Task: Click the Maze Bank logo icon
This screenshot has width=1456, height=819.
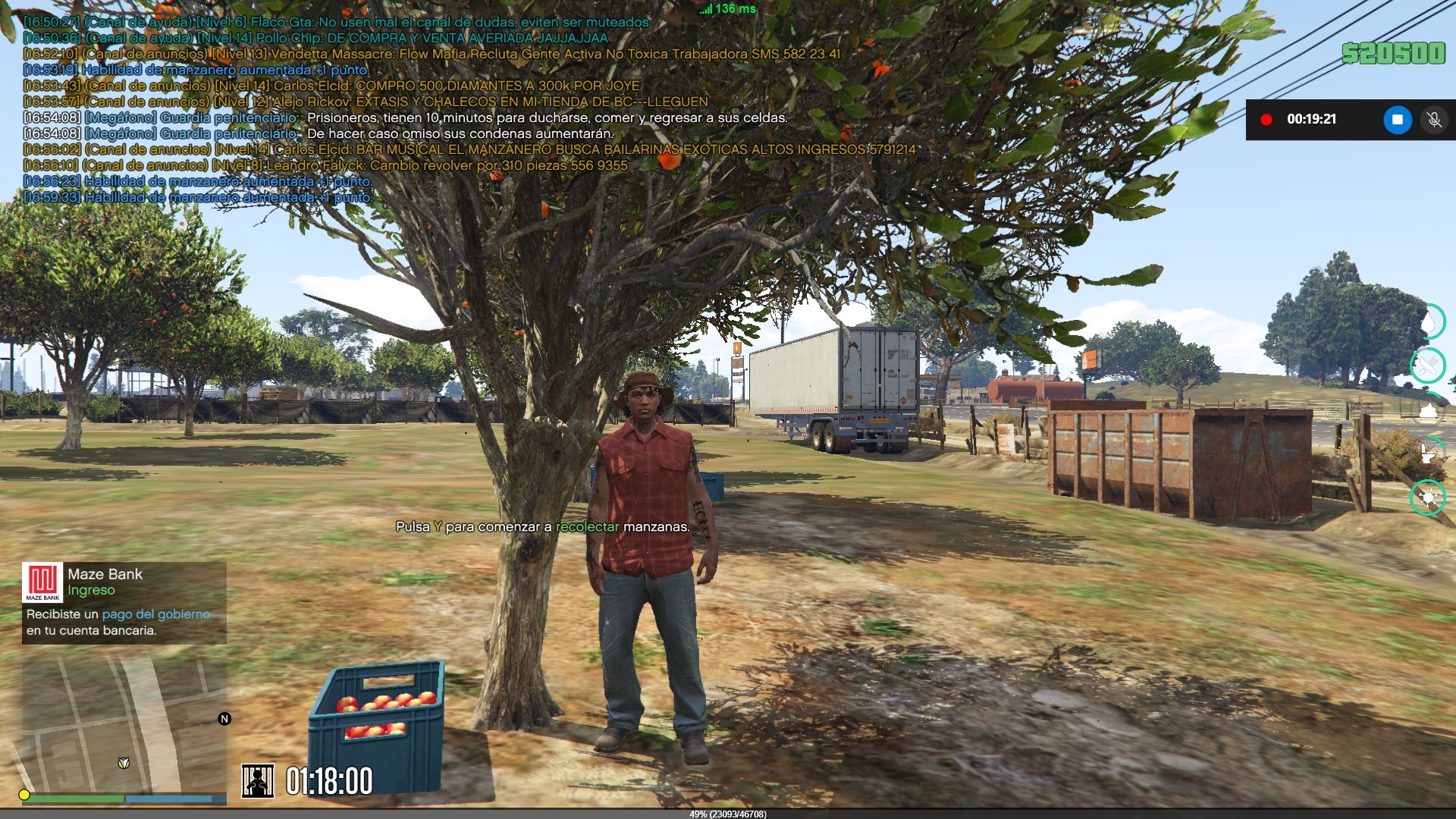Action: (42, 582)
